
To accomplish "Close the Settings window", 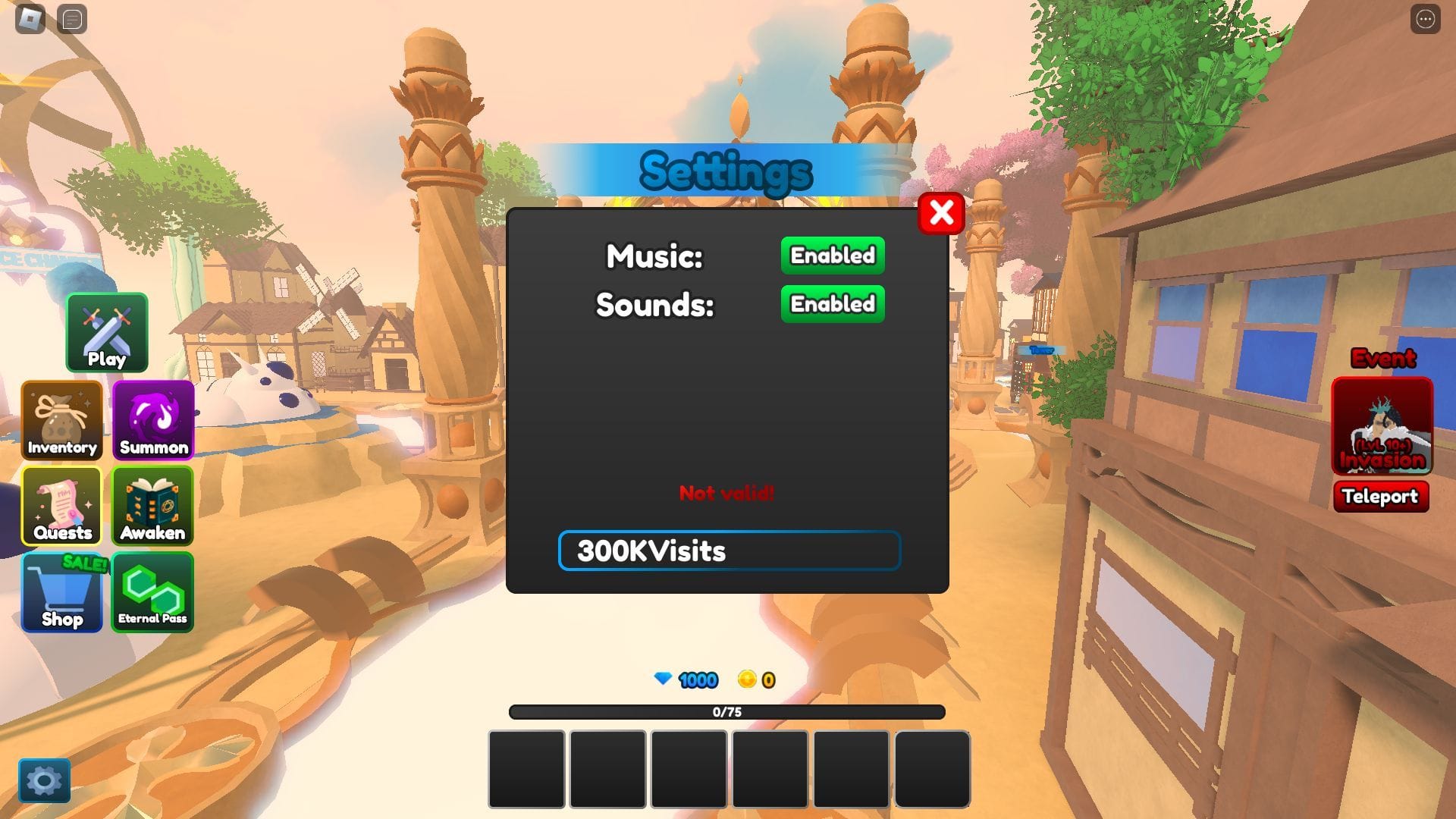I will tap(941, 214).
